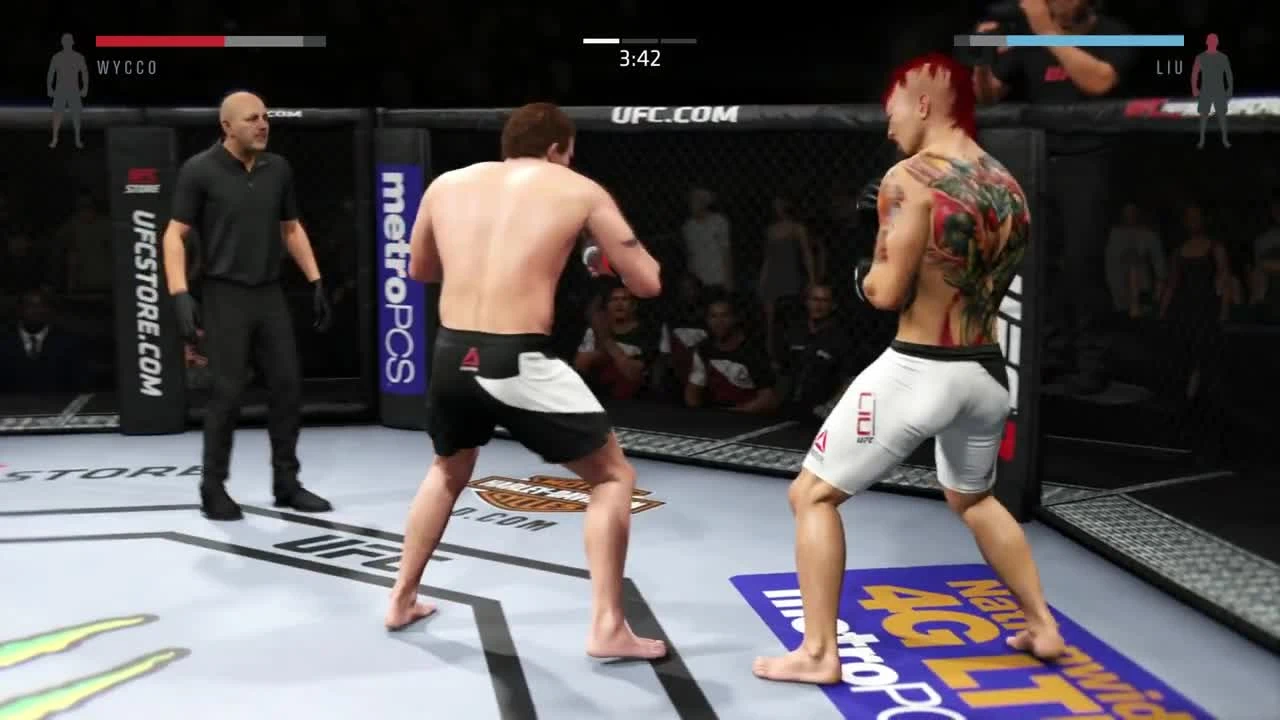Select the LIU name label

[1170, 68]
